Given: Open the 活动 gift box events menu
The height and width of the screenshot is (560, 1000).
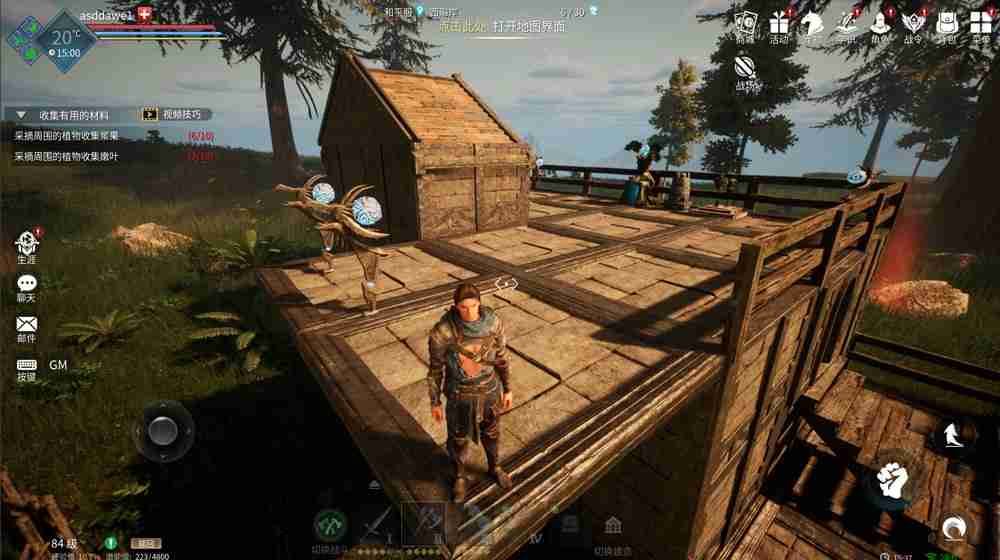Looking at the screenshot, I should point(779,23).
